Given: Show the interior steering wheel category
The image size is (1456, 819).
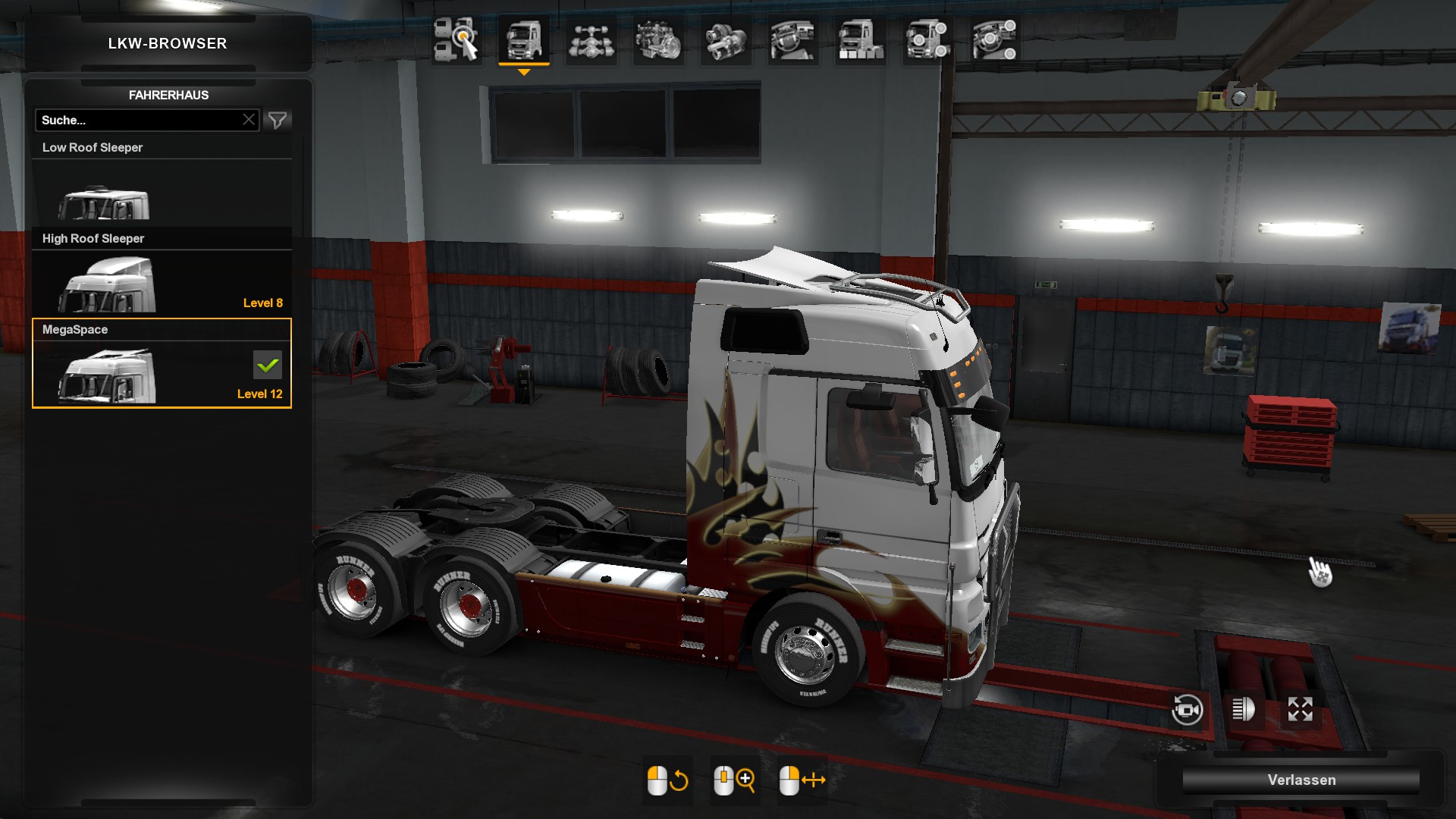Looking at the screenshot, I should tap(792, 40).
